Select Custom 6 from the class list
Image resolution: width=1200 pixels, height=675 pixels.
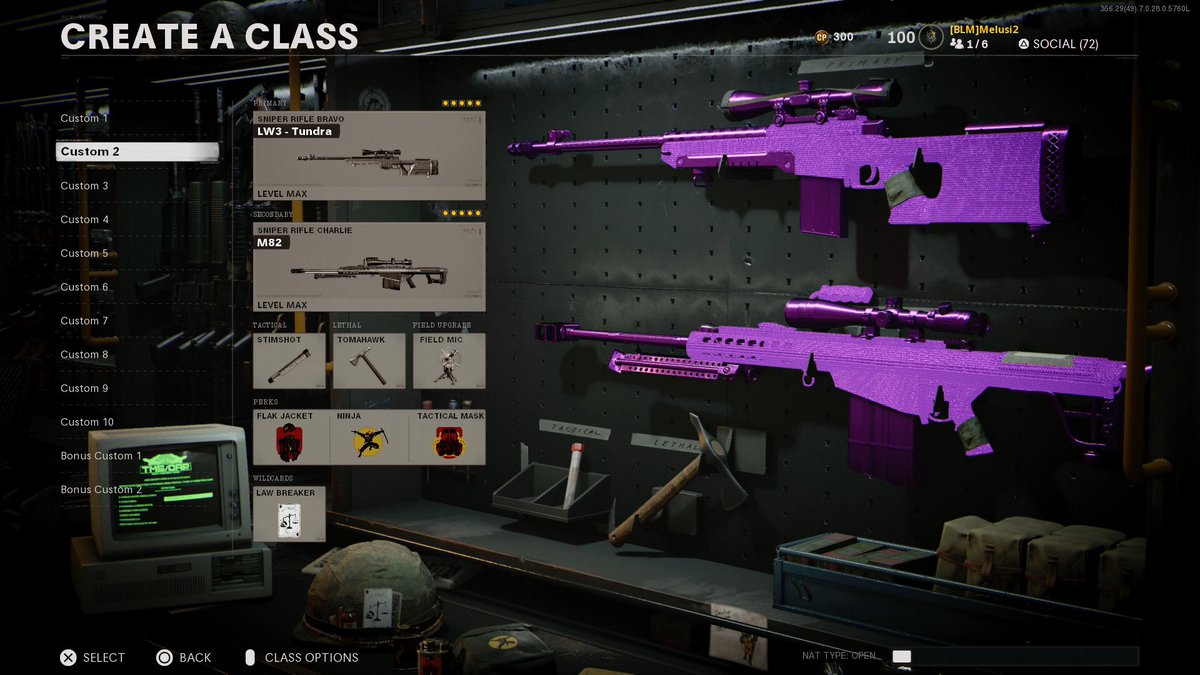[x=85, y=287]
